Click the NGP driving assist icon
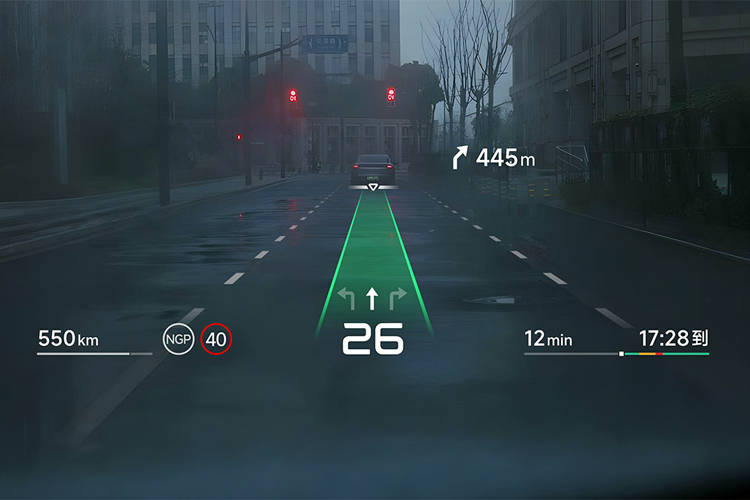750x500 pixels. (x=178, y=339)
